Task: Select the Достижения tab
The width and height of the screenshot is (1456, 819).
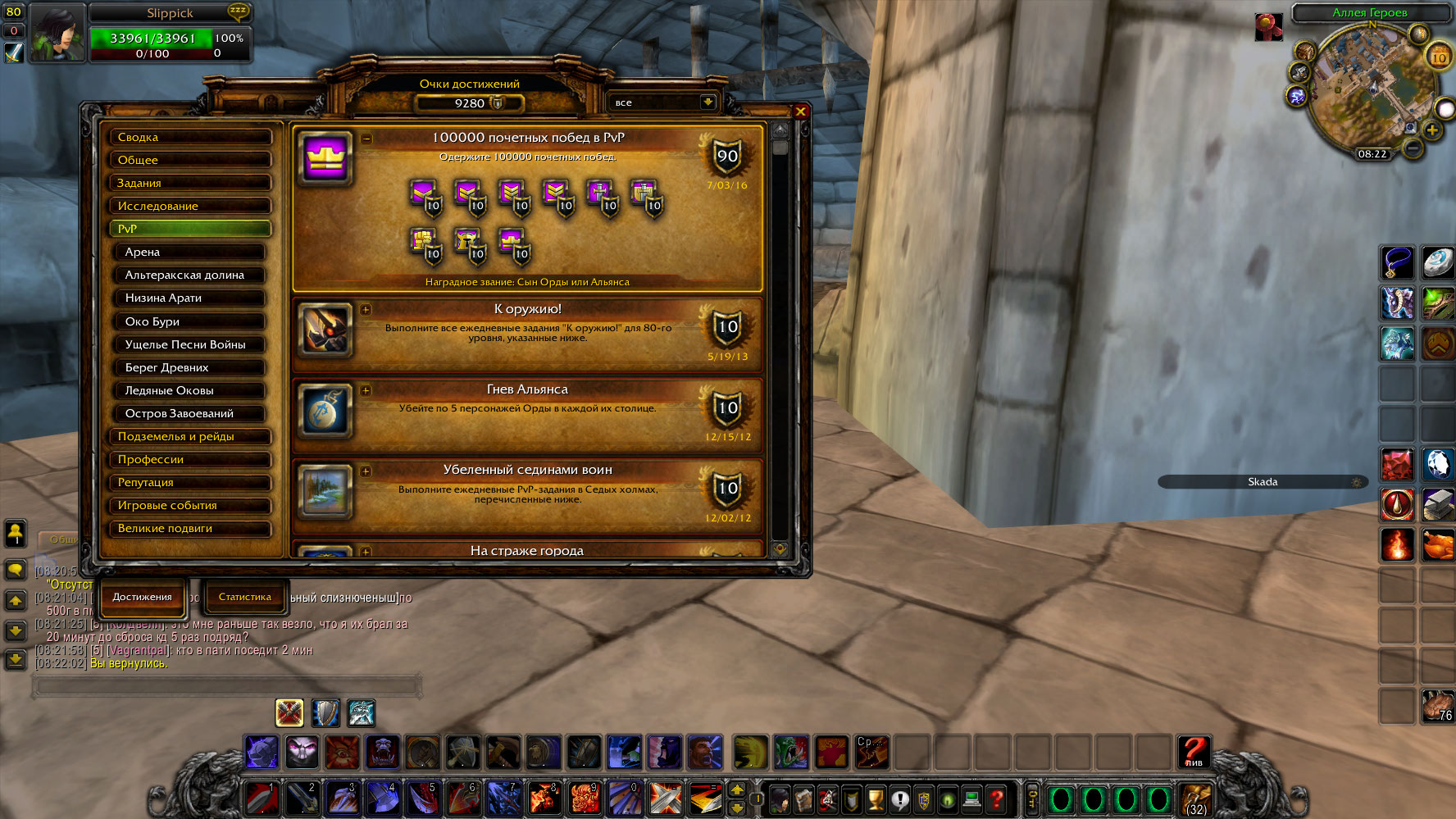Action: click(142, 597)
